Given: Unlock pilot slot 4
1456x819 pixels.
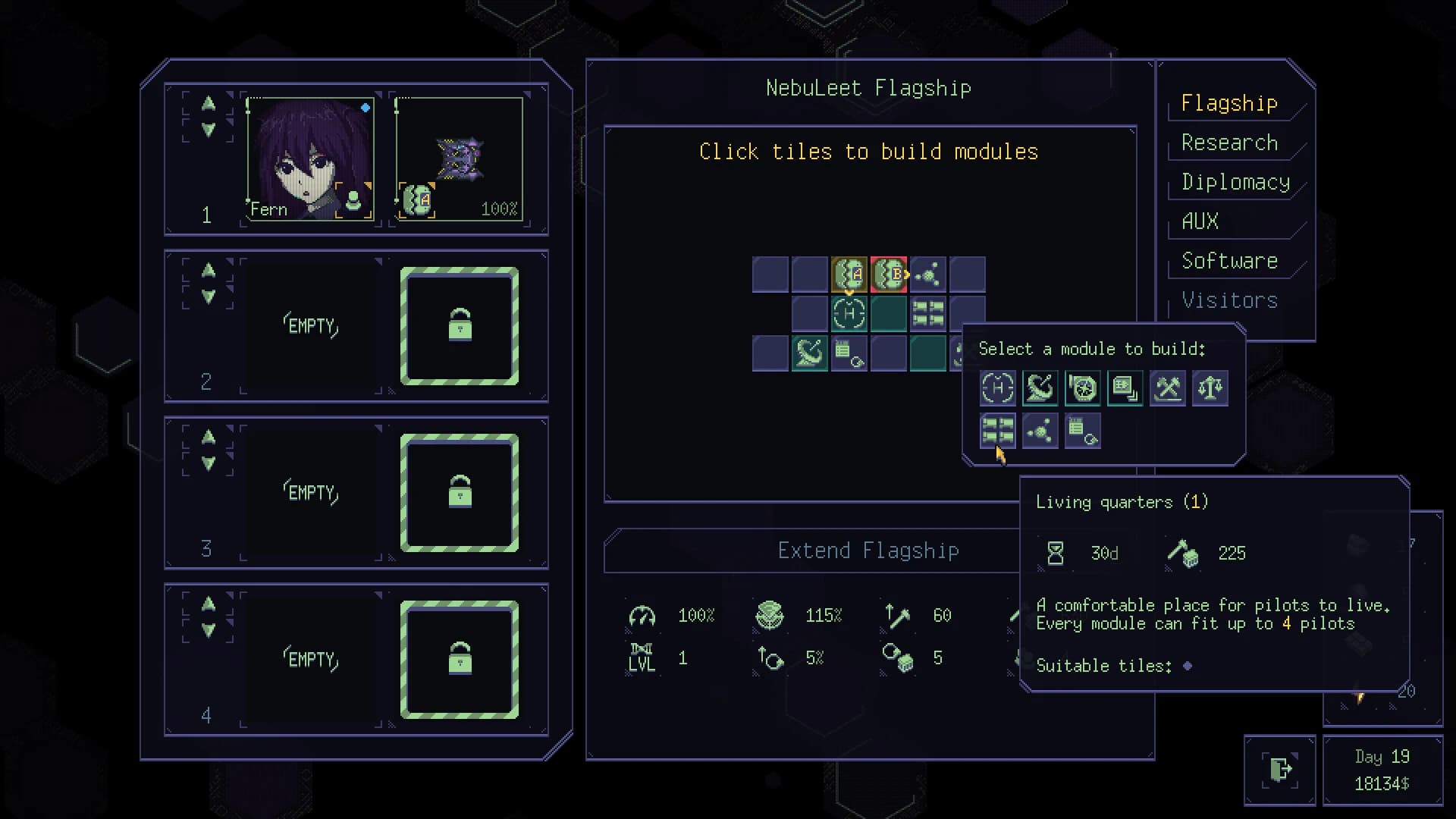Looking at the screenshot, I should tap(459, 660).
